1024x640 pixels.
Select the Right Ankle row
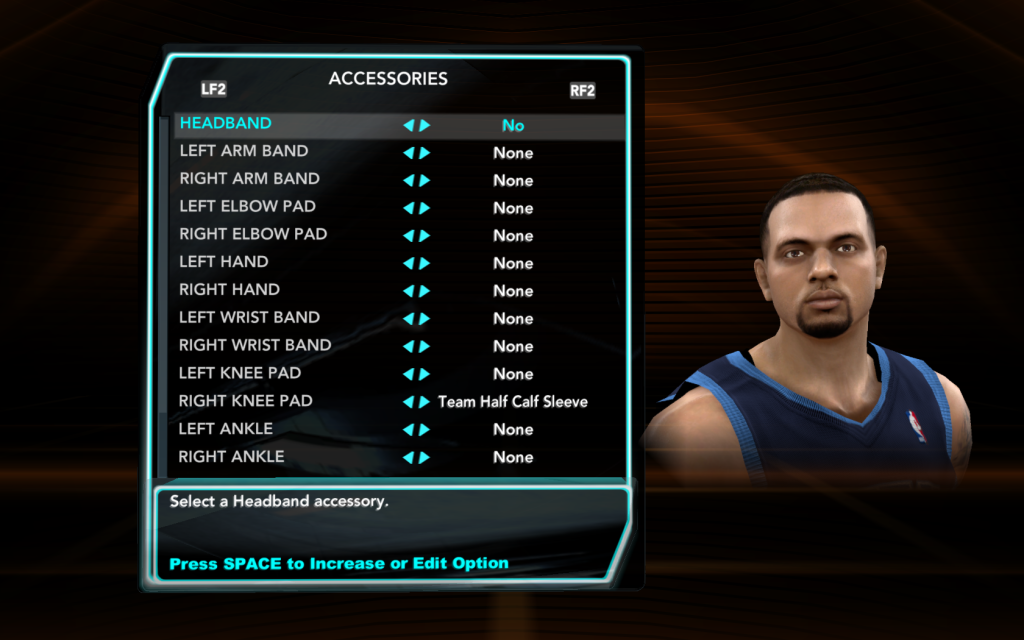click(x=232, y=457)
